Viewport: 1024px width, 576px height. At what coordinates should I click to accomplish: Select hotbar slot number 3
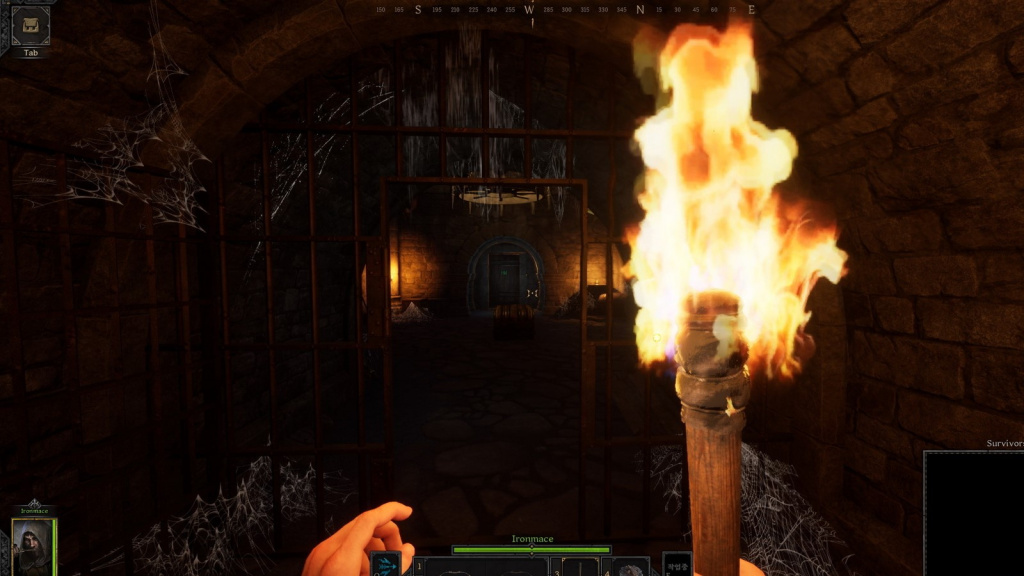pyautogui.click(x=580, y=567)
